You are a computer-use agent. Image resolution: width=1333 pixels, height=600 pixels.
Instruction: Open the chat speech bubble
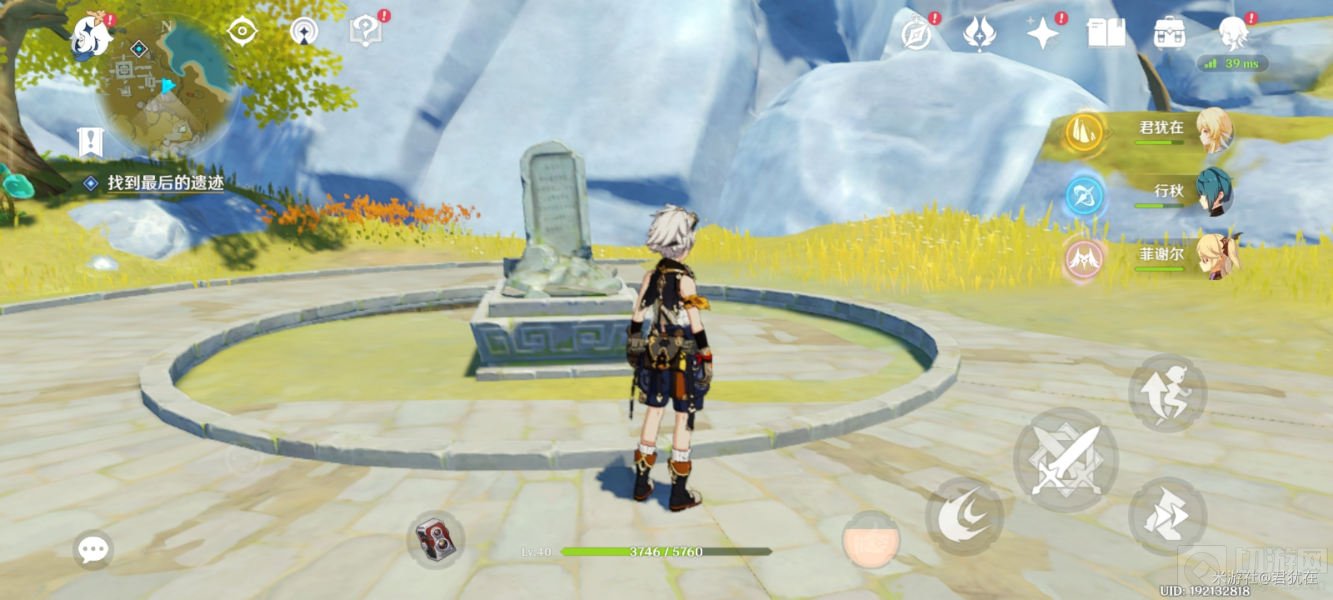[x=93, y=548]
